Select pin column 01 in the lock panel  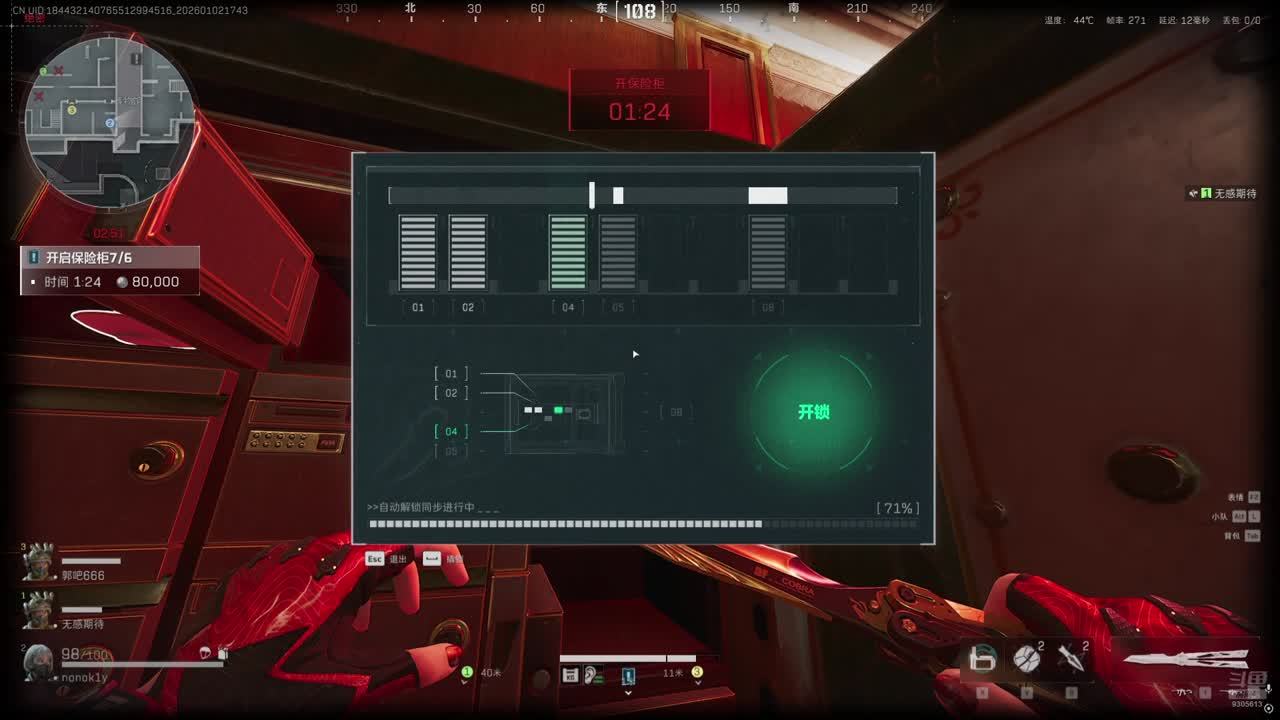pos(418,253)
